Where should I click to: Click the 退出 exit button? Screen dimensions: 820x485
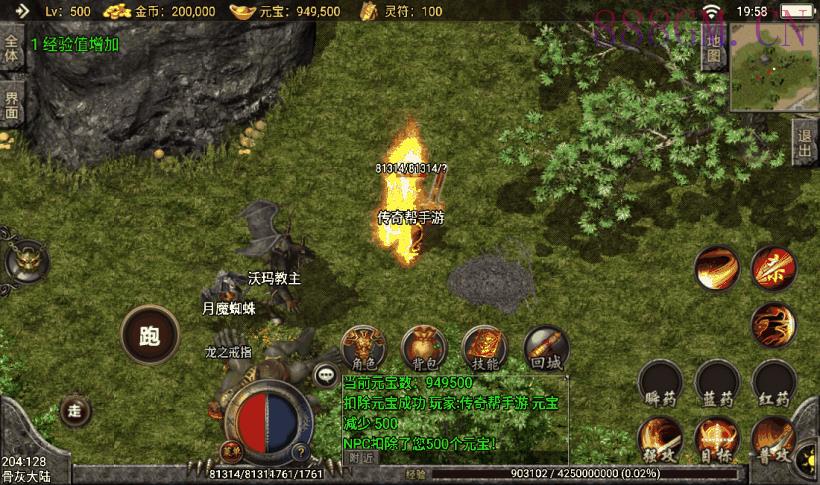pos(805,140)
